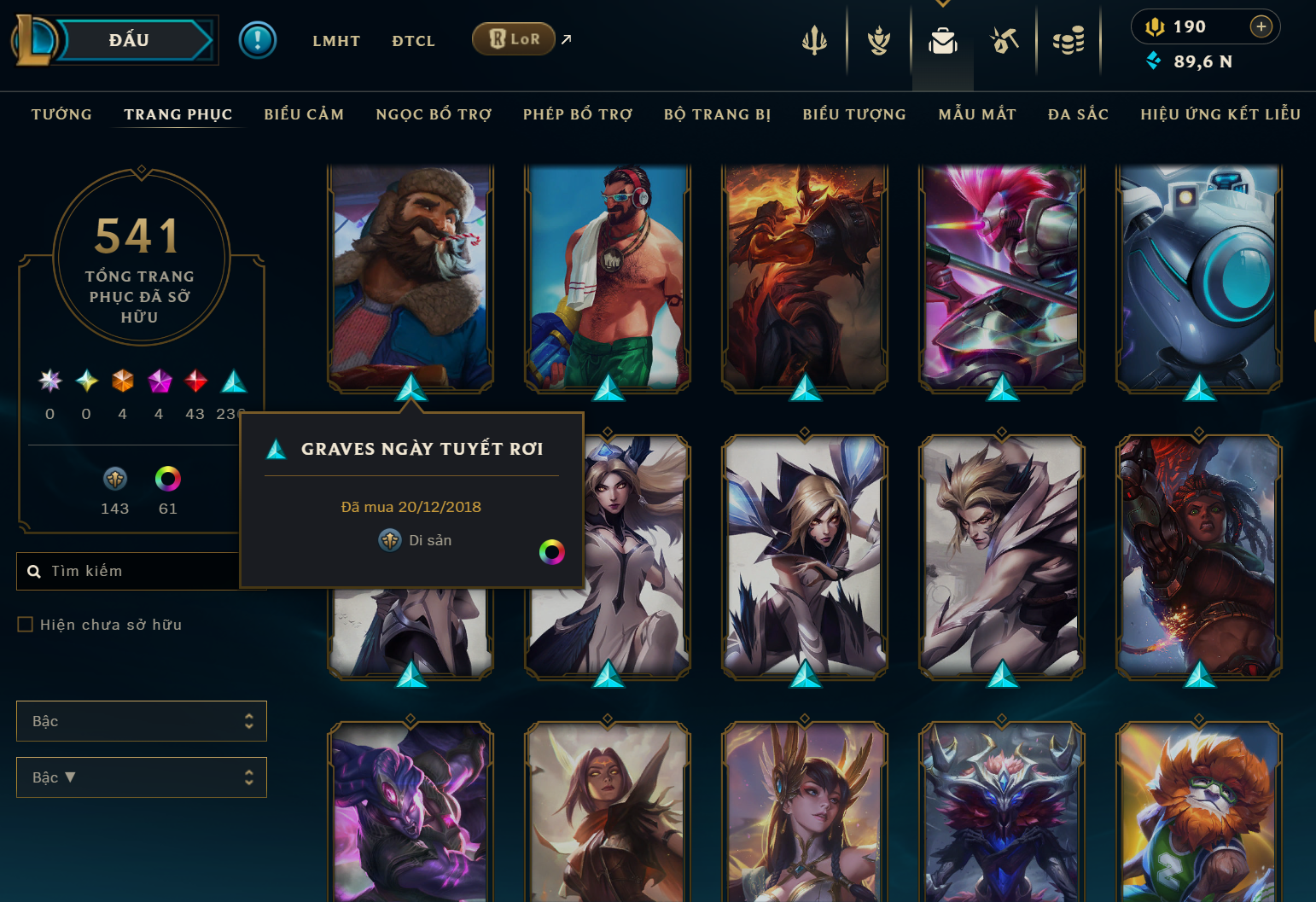Open the BIỂU TƯỢNG tab
1316x902 pixels.
pos(854,114)
